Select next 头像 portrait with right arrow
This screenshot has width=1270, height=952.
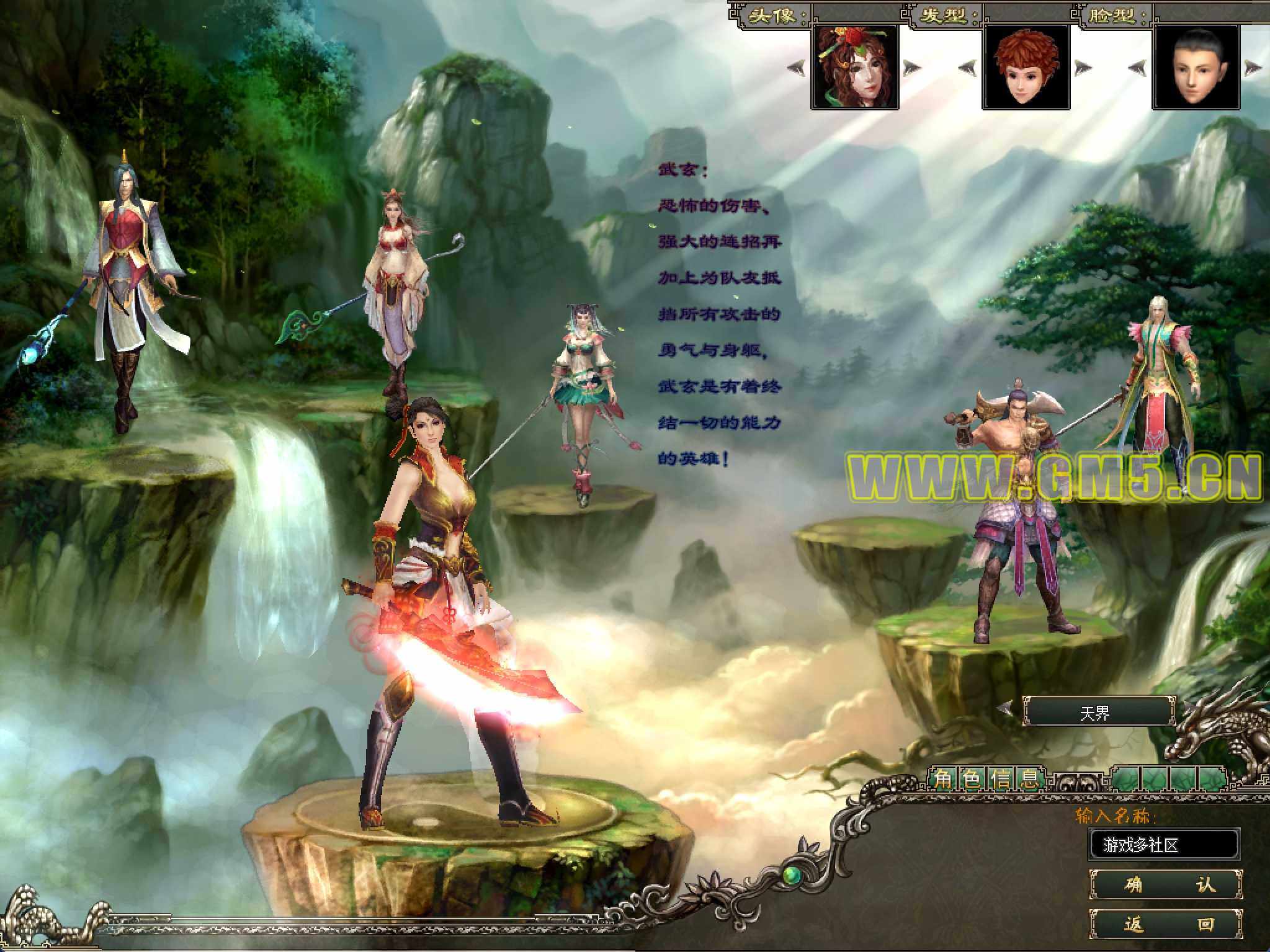pyautogui.click(x=912, y=67)
